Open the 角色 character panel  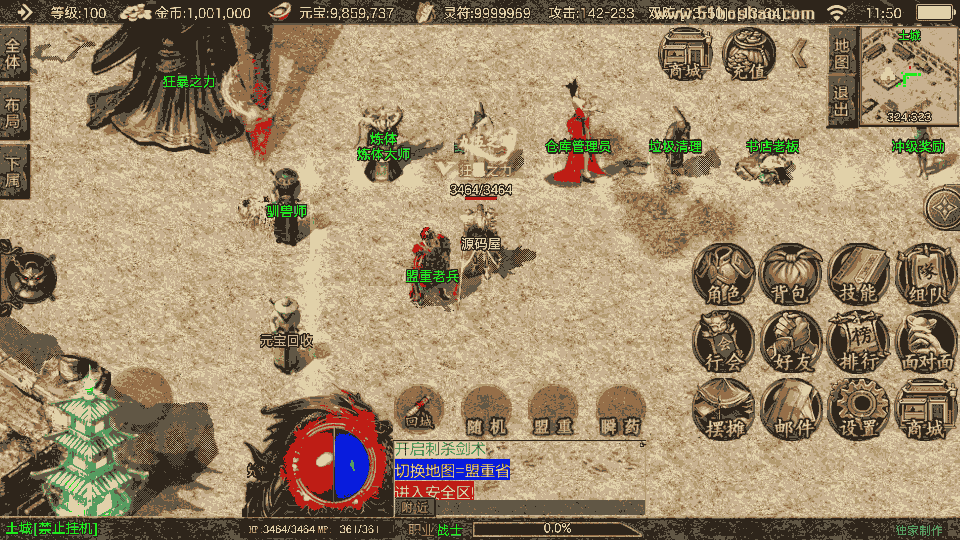724,274
